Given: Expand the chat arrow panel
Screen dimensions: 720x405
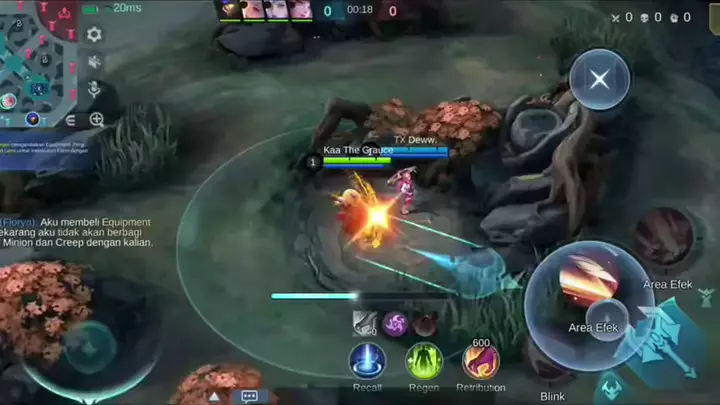Looking at the screenshot, I should click(214, 396).
